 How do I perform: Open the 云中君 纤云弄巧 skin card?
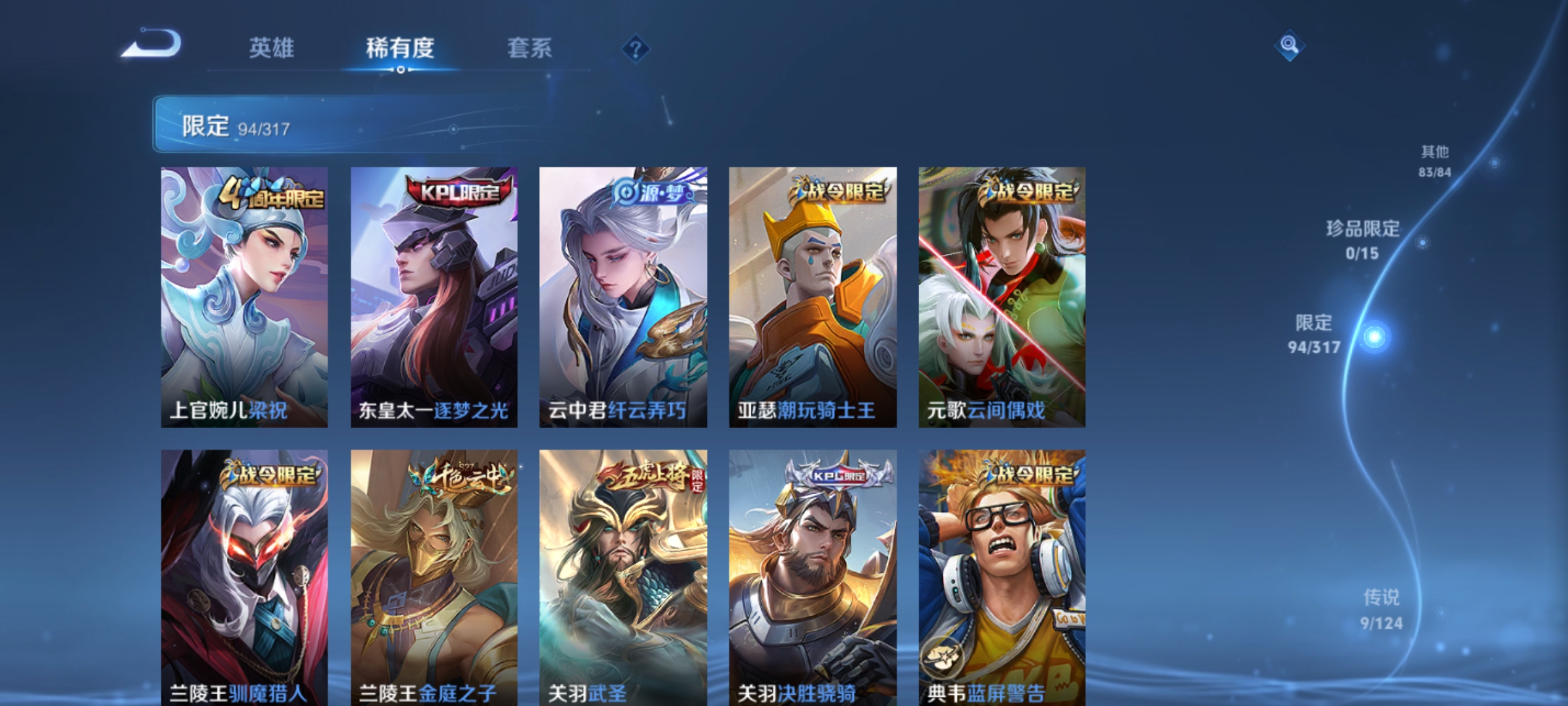(623, 297)
